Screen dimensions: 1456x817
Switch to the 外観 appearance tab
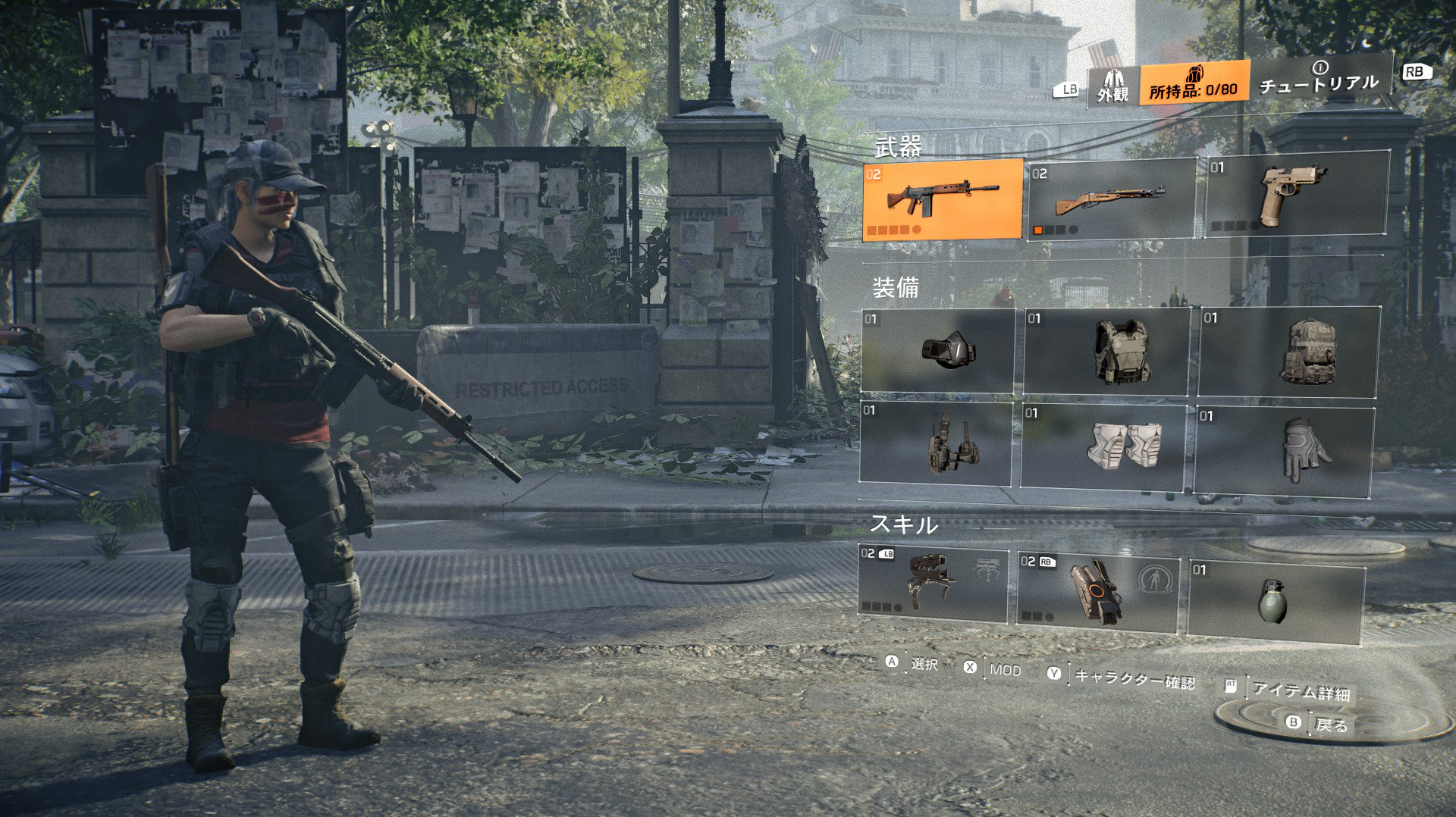[1112, 86]
